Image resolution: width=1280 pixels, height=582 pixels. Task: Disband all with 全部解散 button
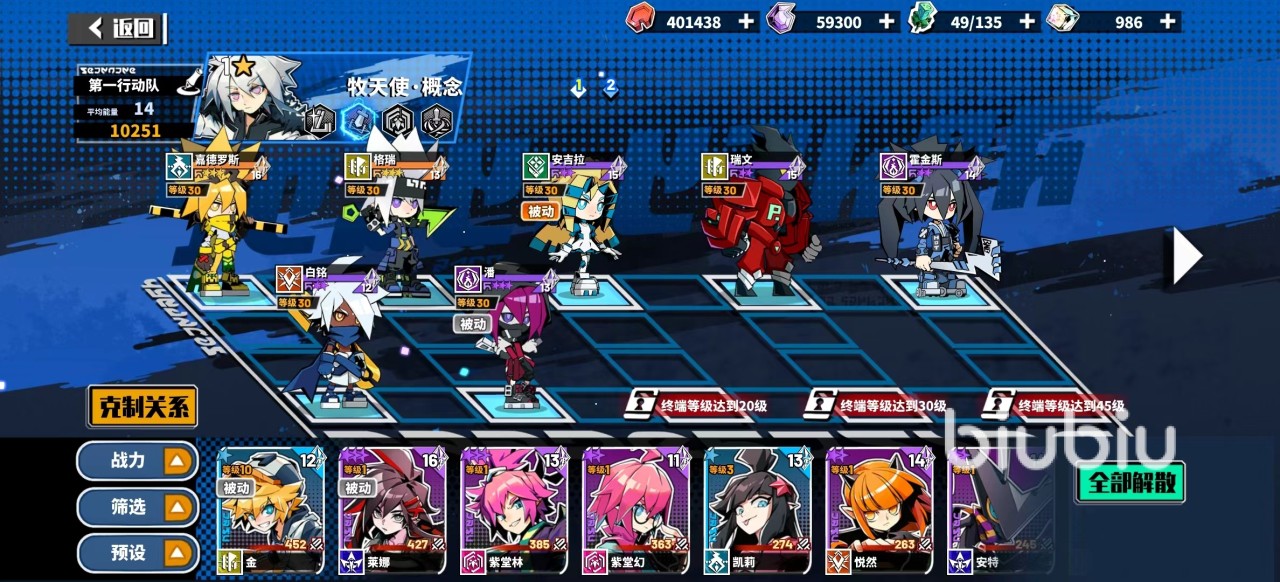(x=1130, y=484)
